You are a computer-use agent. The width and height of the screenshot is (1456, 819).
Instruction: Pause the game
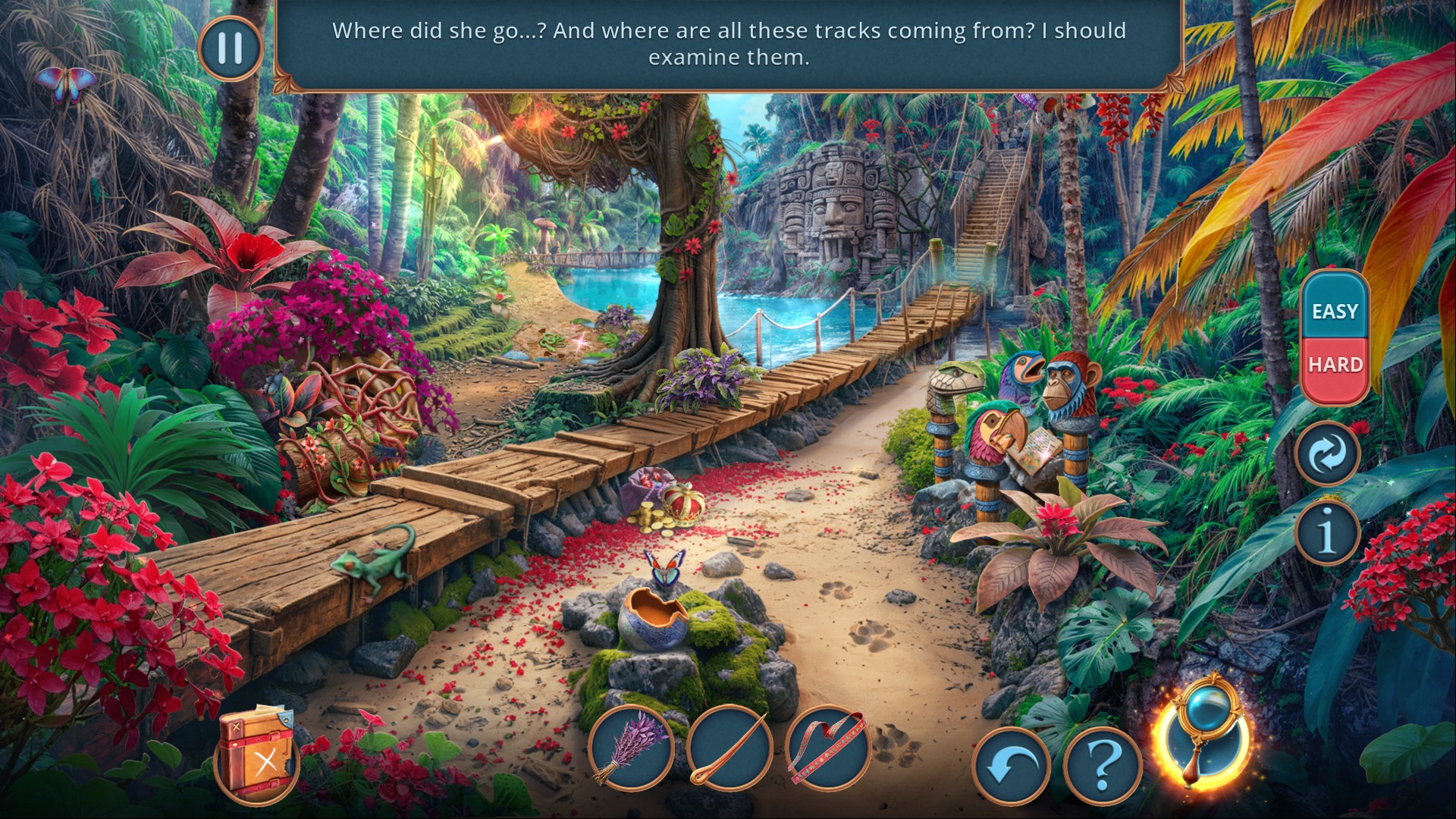click(230, 48)
